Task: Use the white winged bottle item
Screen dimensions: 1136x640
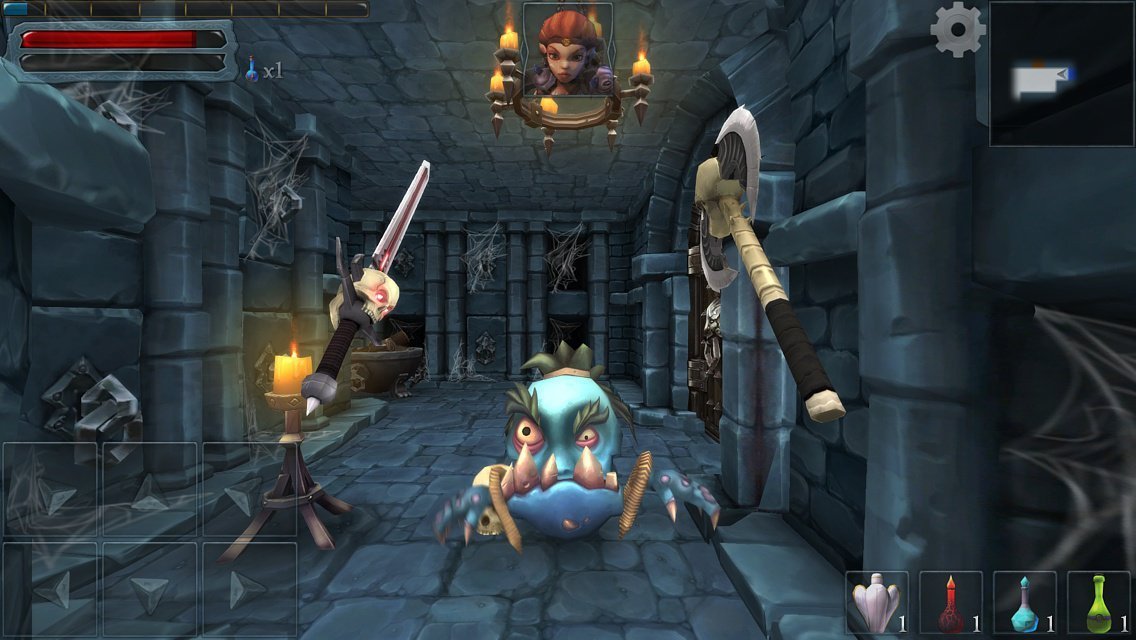Action: coord(877,604)
